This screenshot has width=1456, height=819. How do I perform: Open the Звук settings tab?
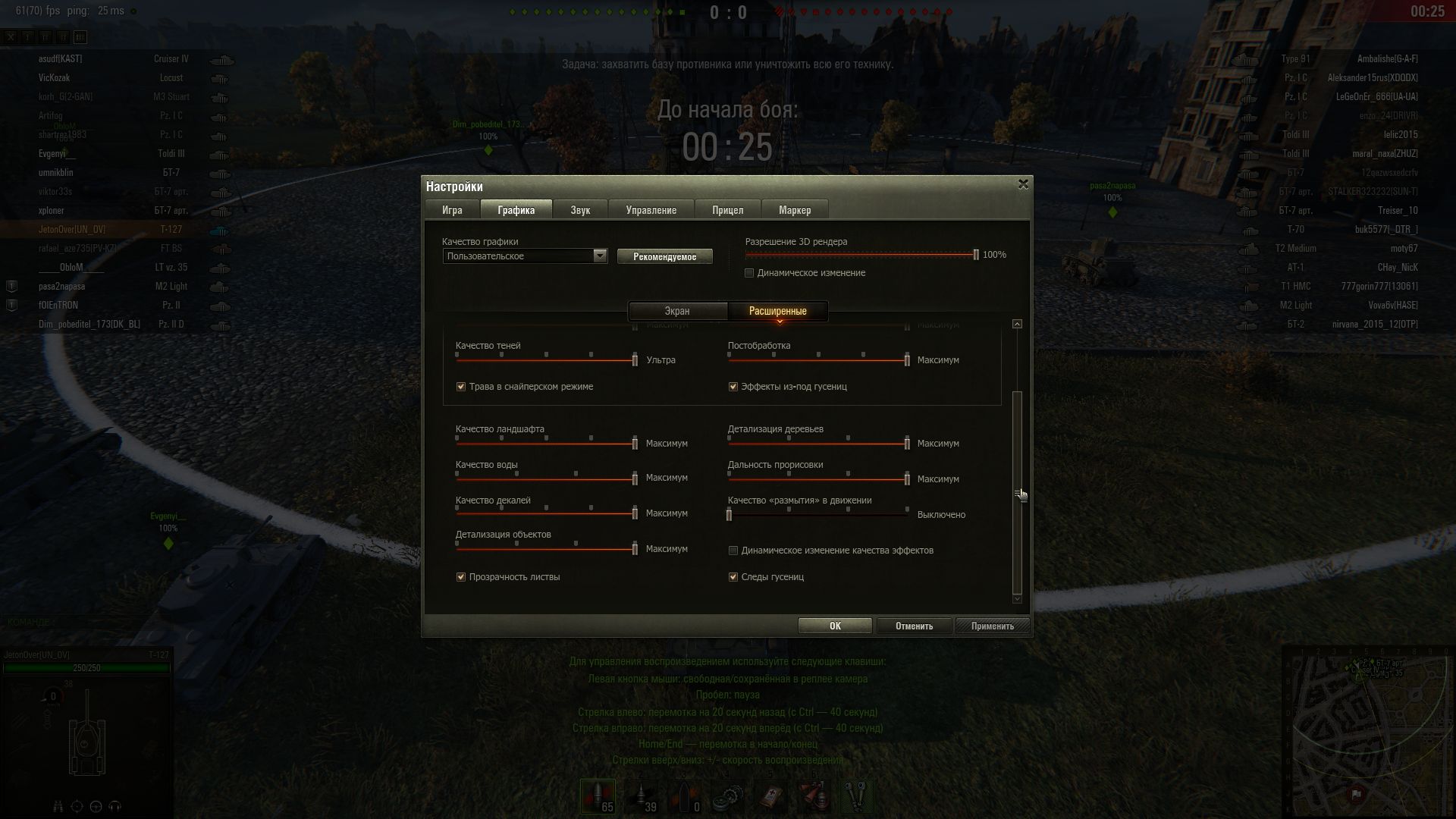(x=580, y=210)
